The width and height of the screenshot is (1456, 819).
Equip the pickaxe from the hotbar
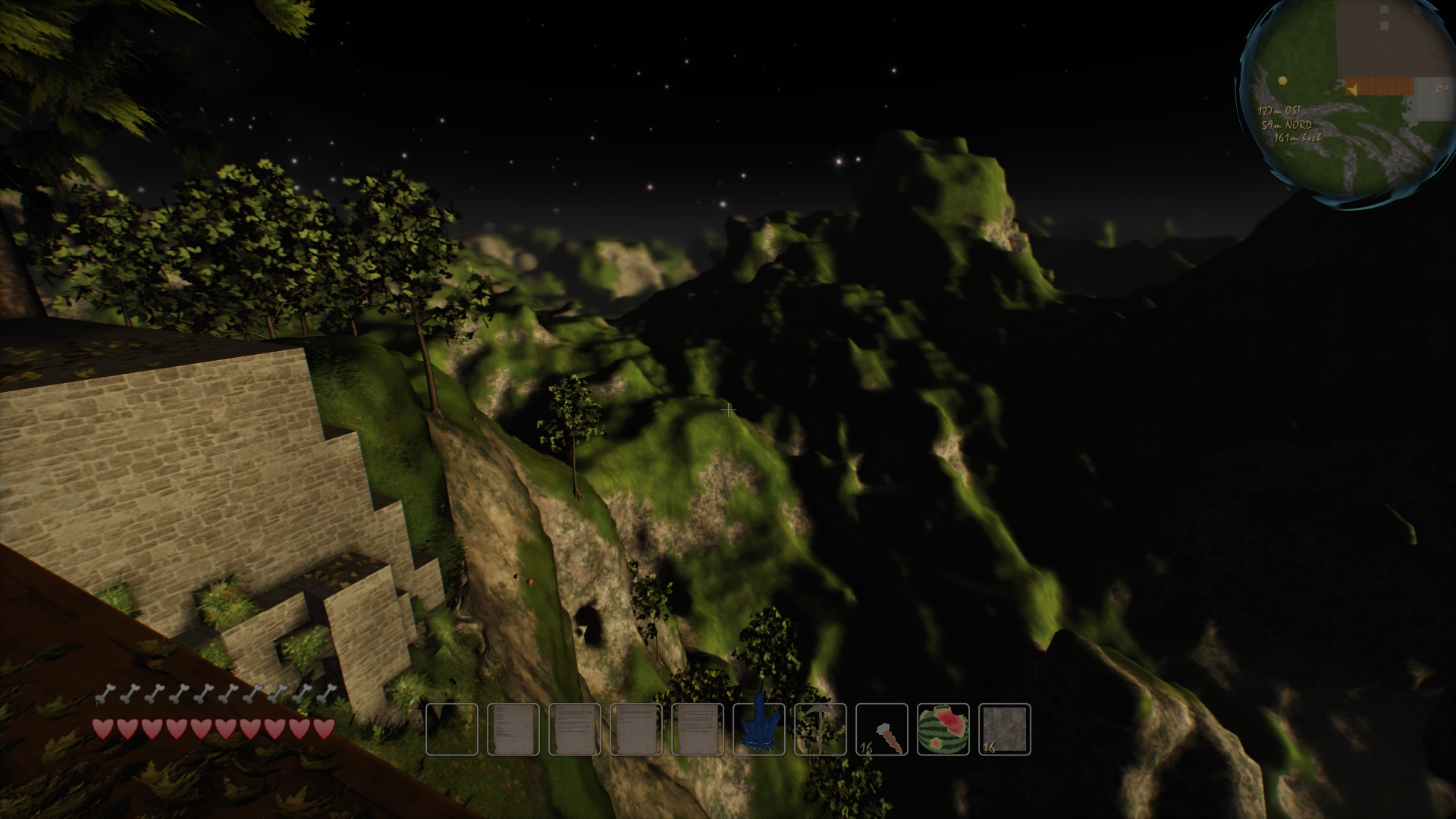point(821,730)
